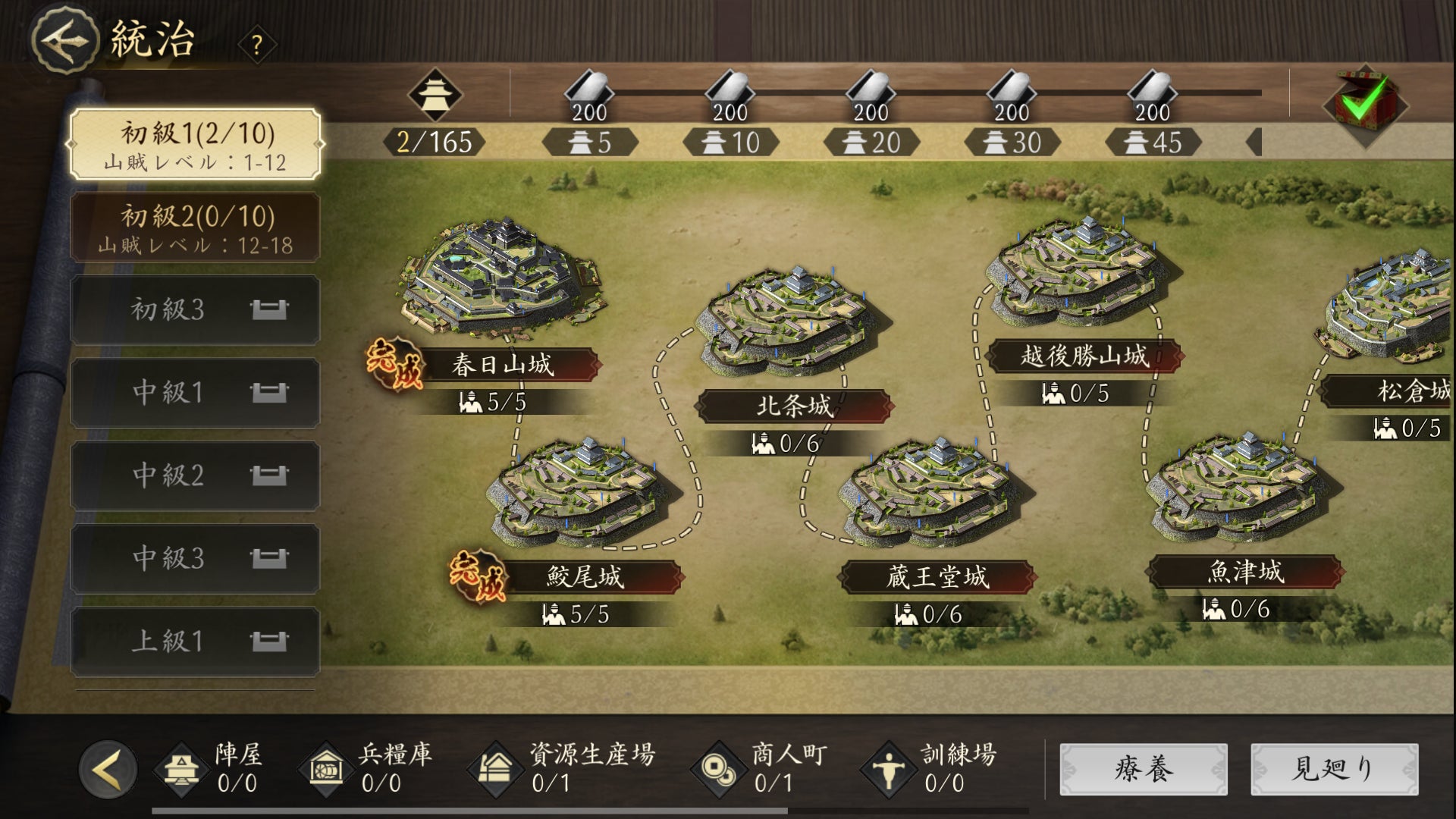The image size is (1456, 819).
Task: Click the 療養 button
Action: pyautogui.click(x=1143, y=769)
